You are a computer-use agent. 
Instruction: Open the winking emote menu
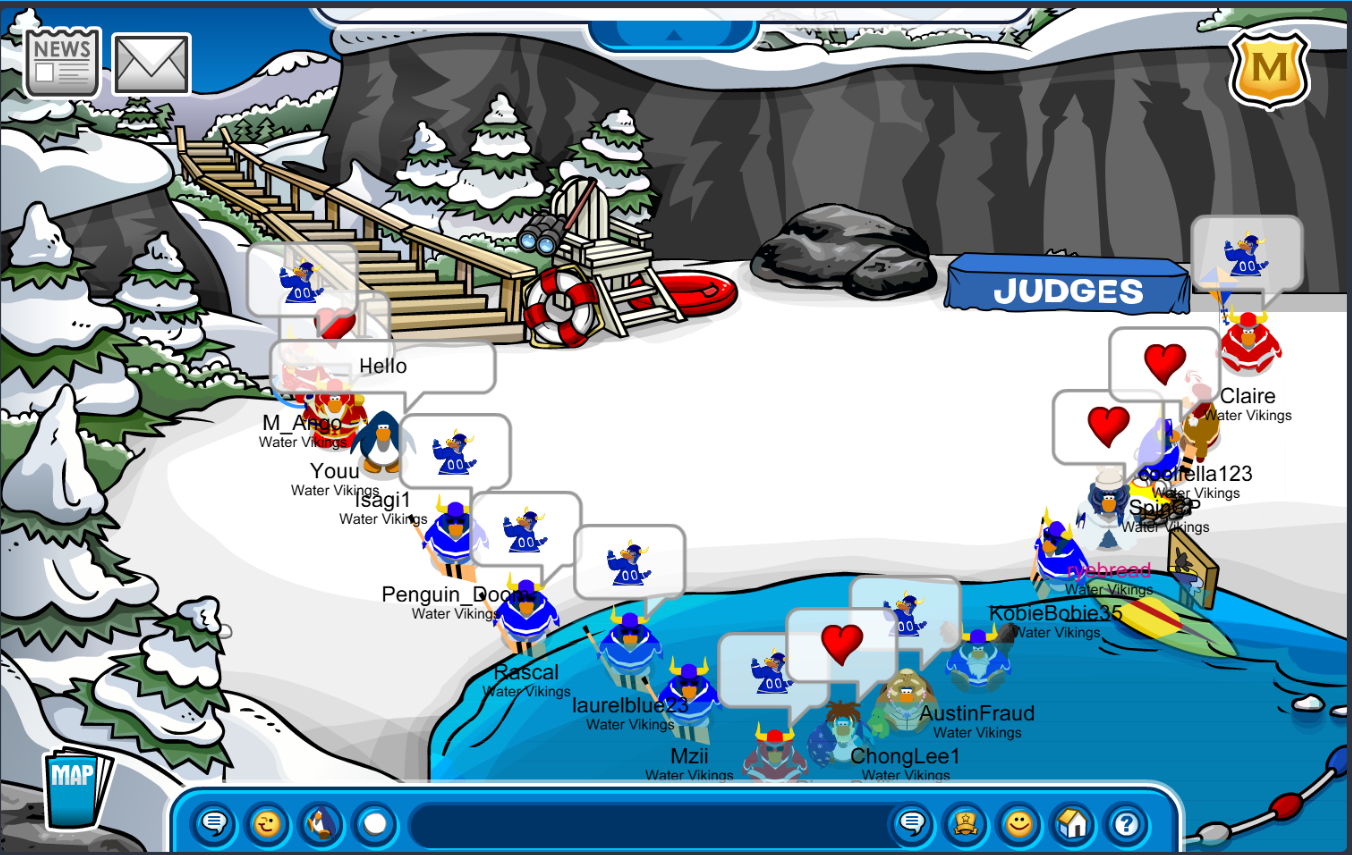pyautogui.click(x=267, y=824)
